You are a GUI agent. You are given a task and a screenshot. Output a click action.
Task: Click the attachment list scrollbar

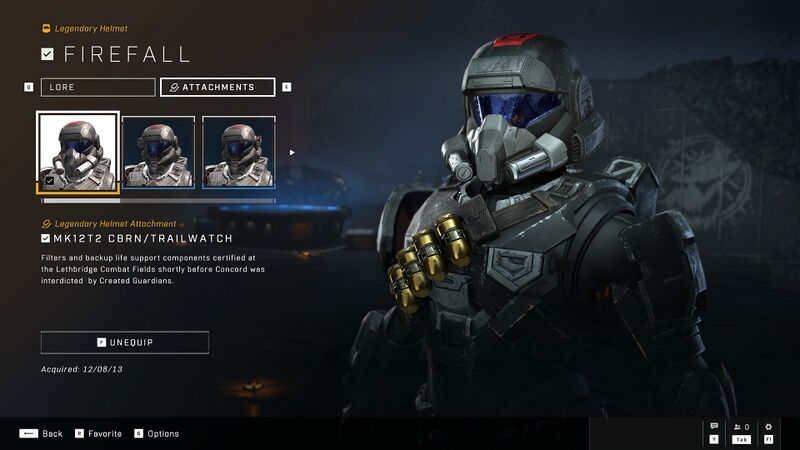(157, 200)
